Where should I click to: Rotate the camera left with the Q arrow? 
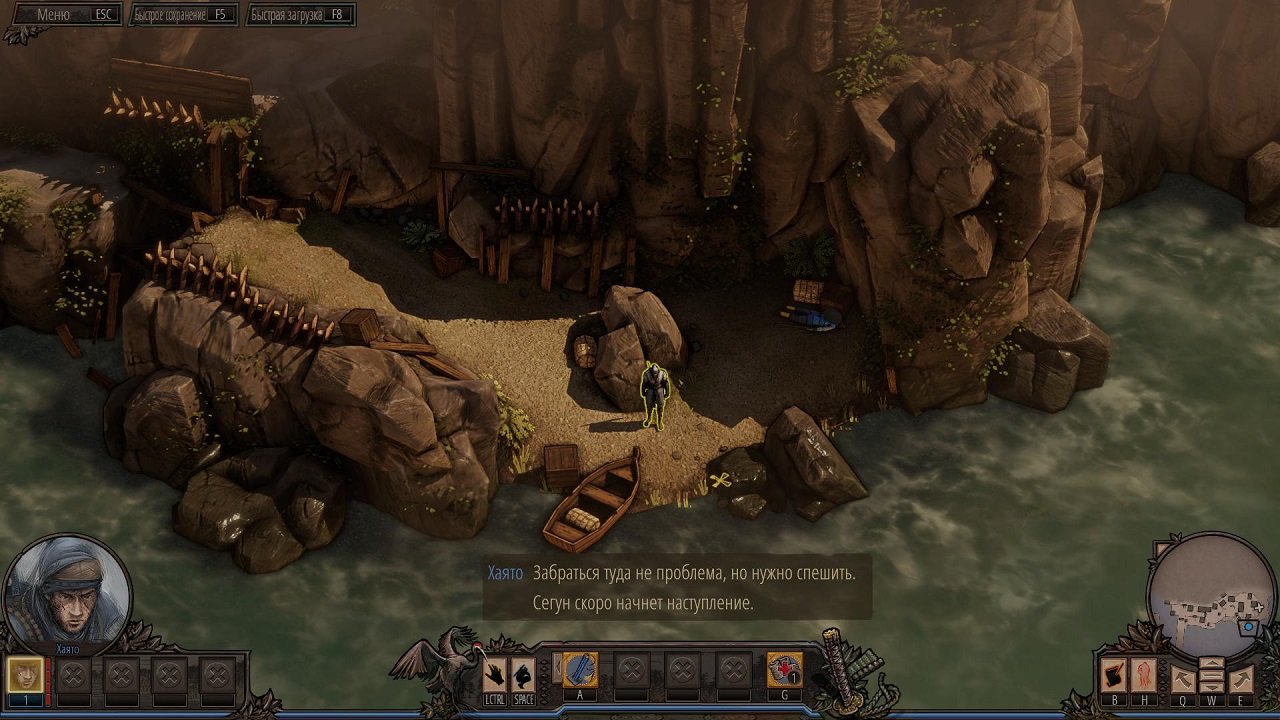pos(1182,678)
